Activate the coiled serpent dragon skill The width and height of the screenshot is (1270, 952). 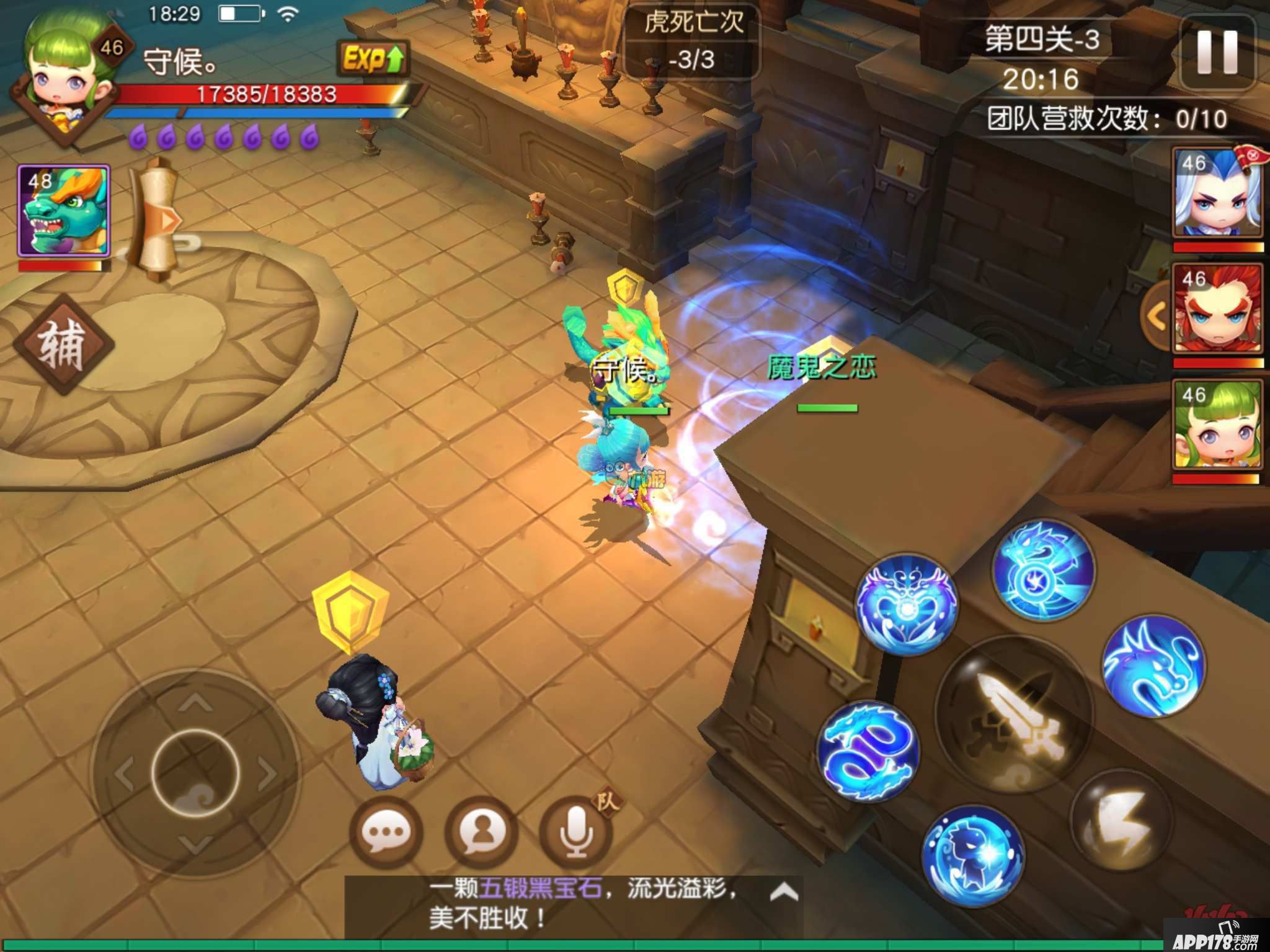868,751
